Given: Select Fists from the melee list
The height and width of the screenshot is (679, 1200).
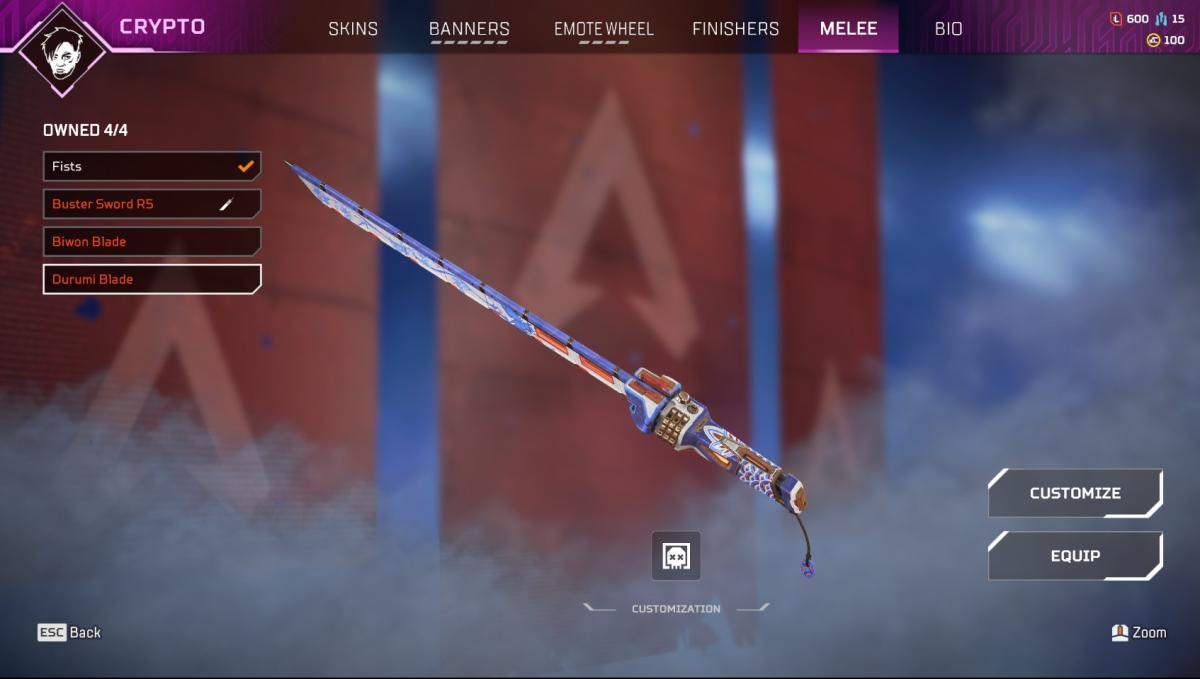Looking at the screenshot, I should point(152,166).
